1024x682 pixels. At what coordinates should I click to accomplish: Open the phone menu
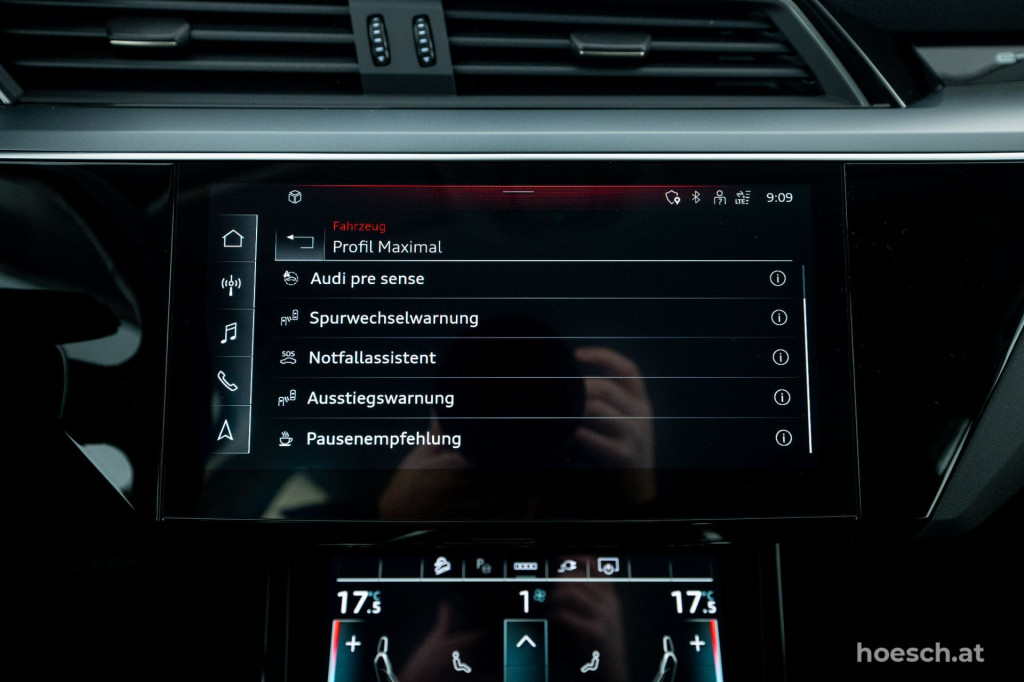[228, 381]
